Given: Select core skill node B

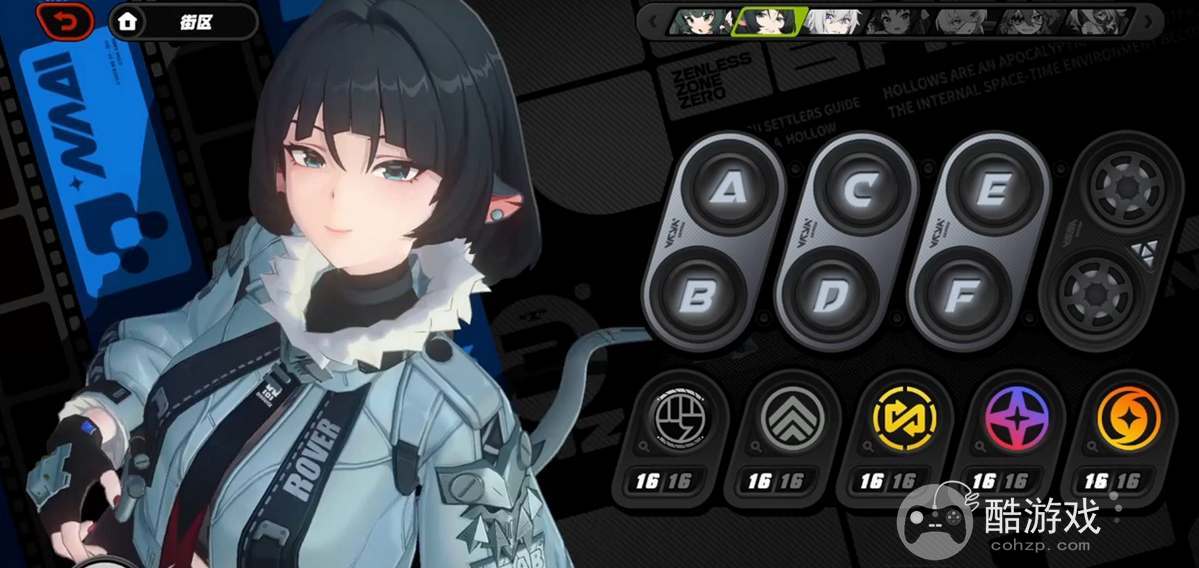Looking at the screenshot, I should pyautogui.click(x=700, y=297).
